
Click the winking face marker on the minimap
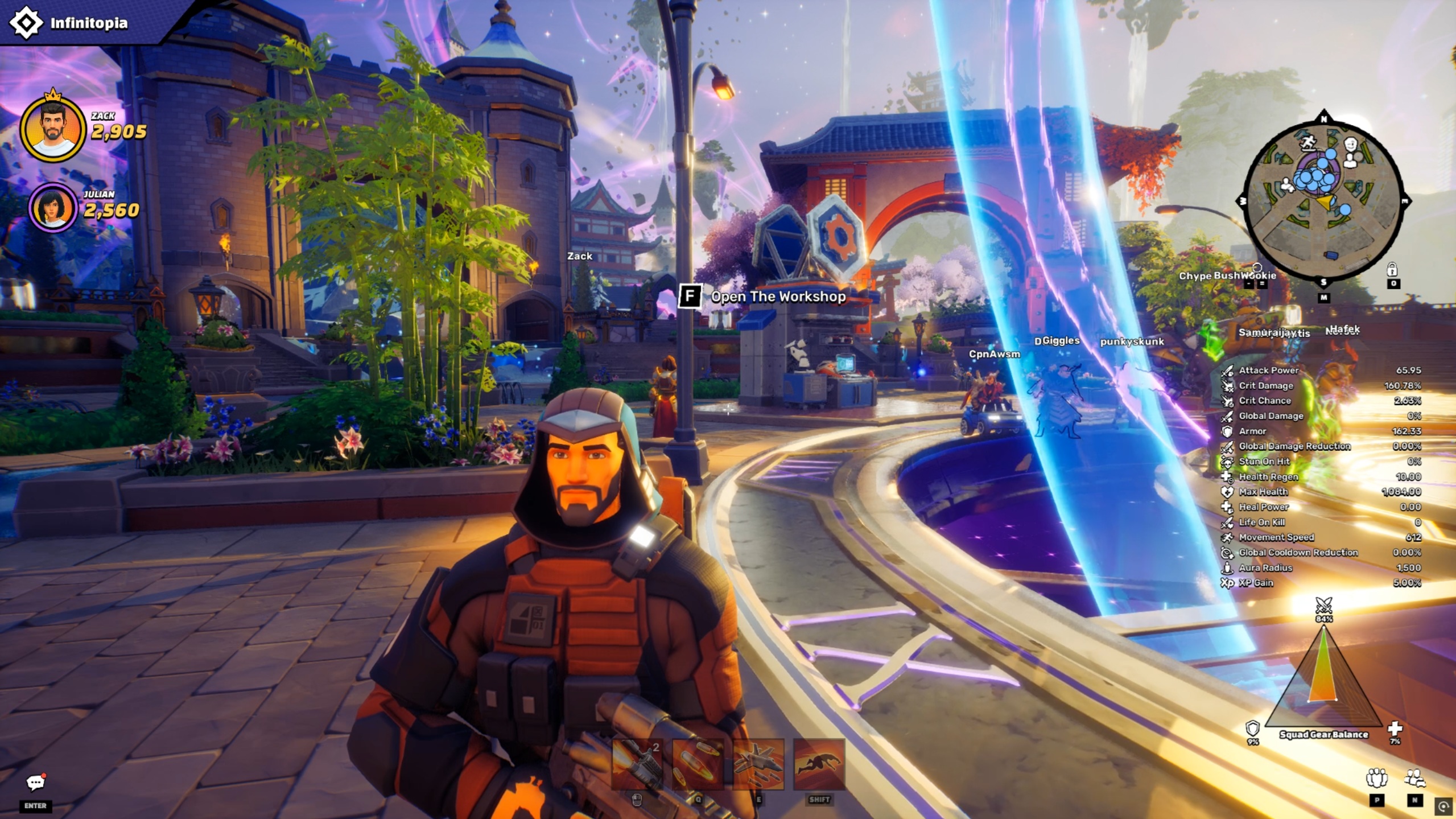coord(1351,145)
